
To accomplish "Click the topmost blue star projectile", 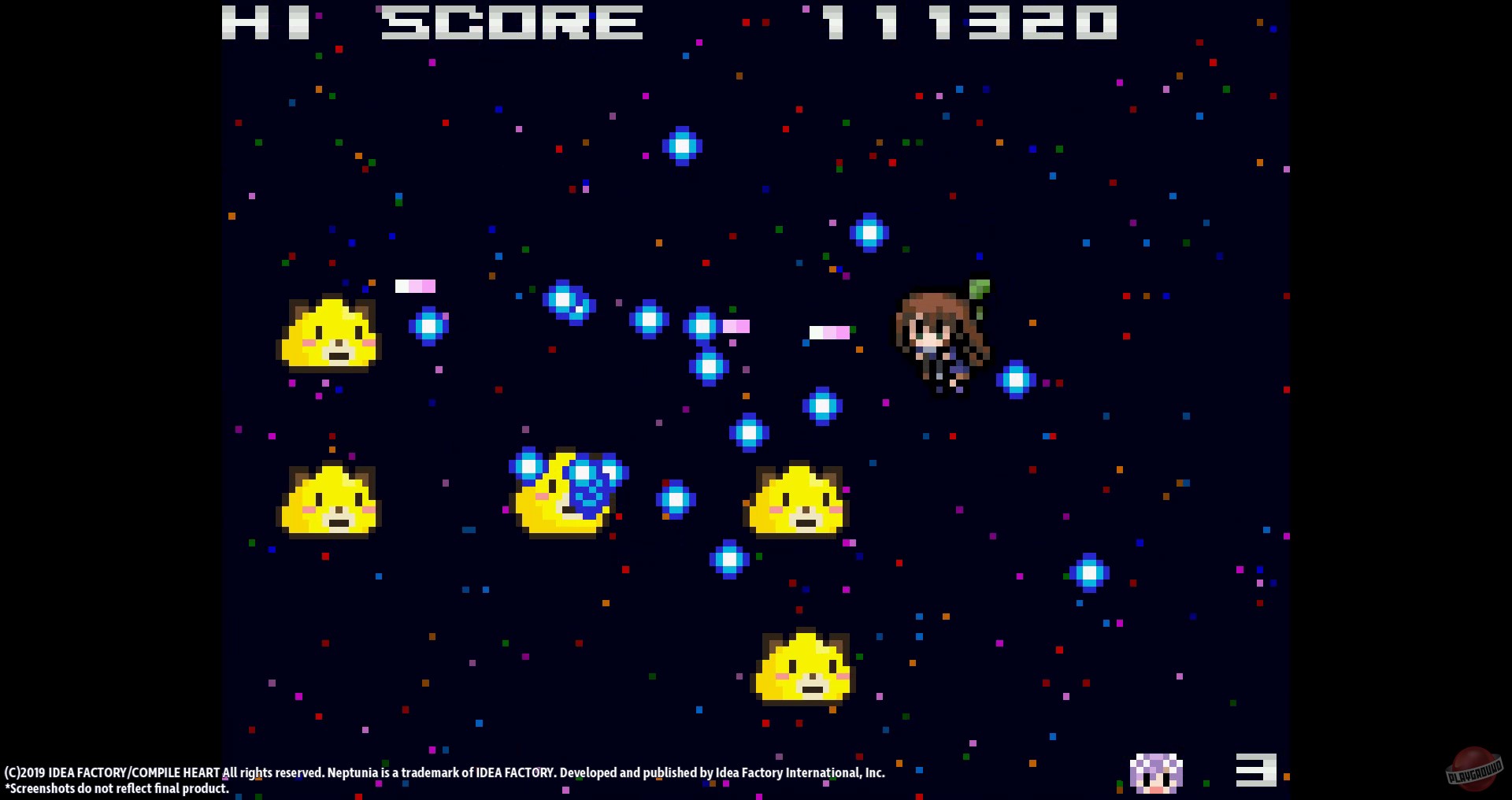I will point(682,146).
